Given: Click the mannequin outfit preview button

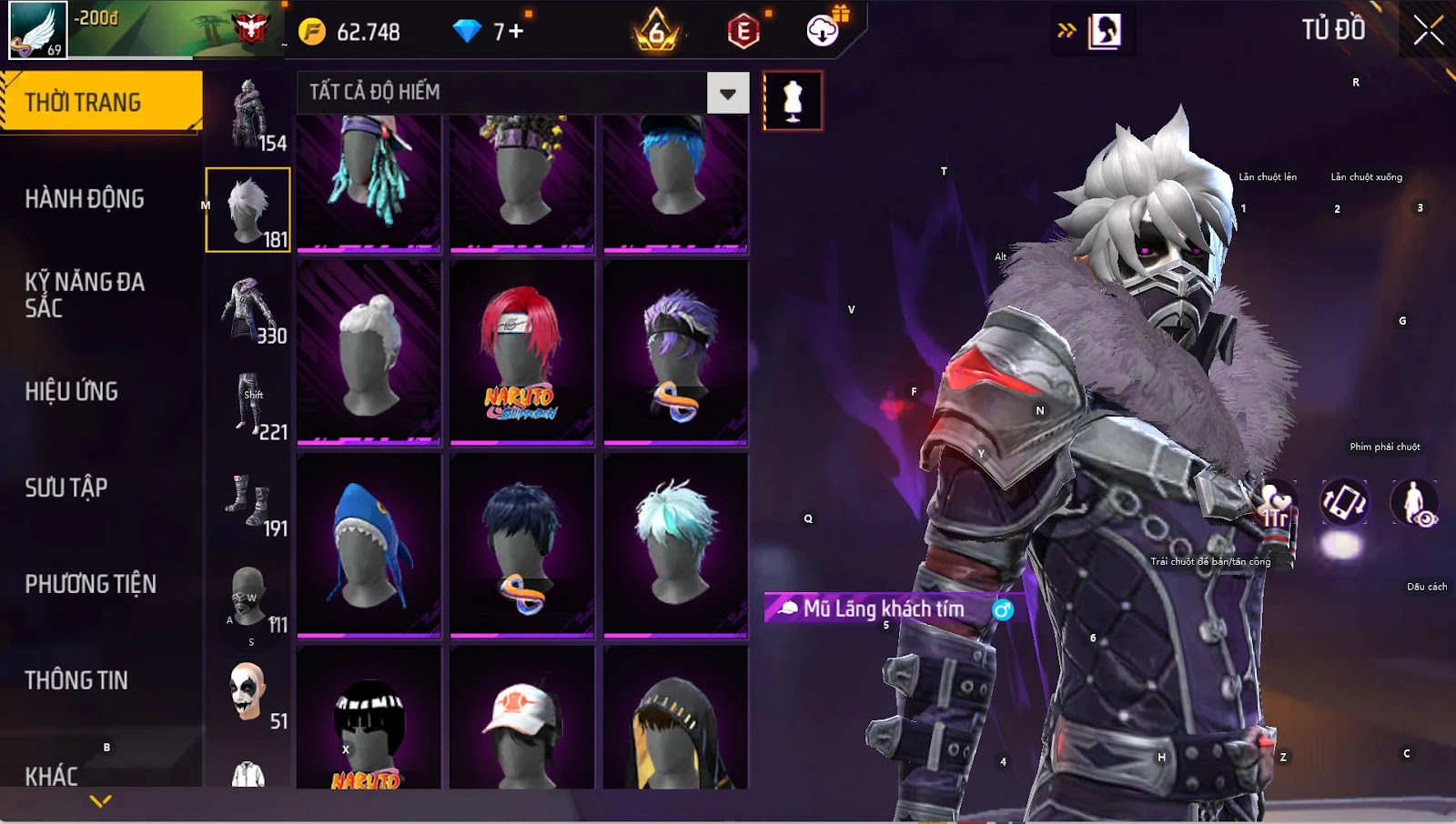Looking at the screenshot, I should 793,101.
